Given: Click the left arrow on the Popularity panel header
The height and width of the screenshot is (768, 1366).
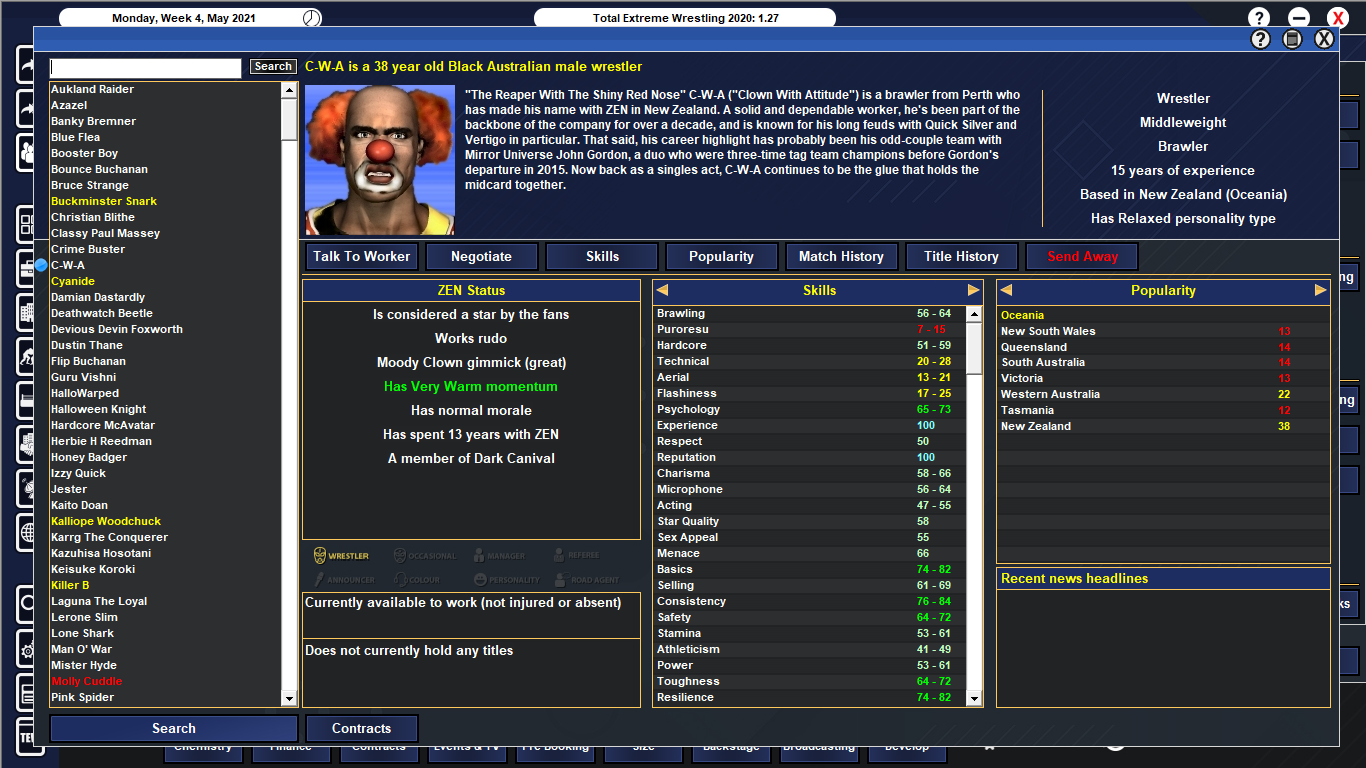Looking at the screenshot, I should (1008, 290).
